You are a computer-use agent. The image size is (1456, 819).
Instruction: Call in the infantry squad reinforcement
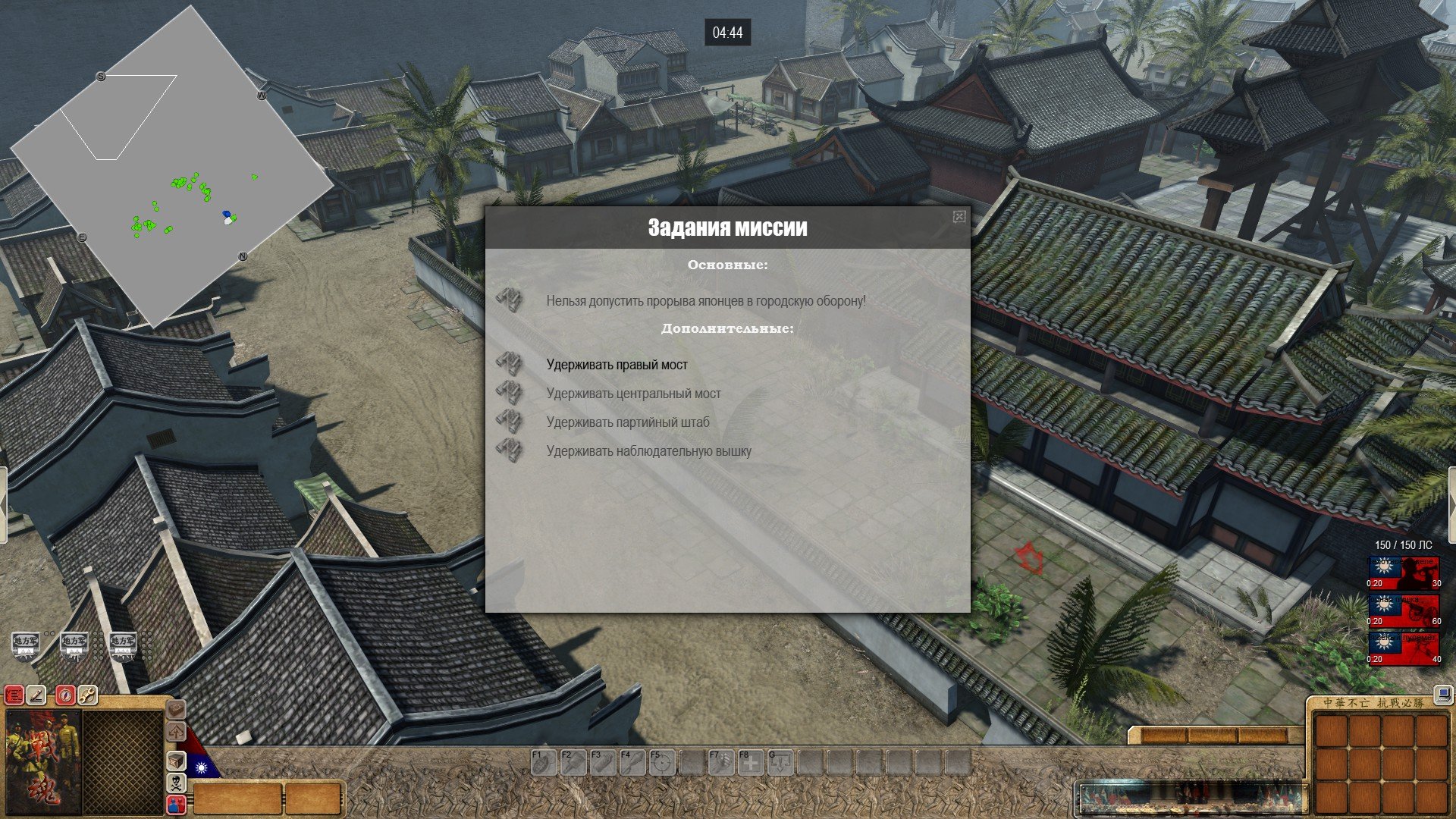coord(1404,573)
